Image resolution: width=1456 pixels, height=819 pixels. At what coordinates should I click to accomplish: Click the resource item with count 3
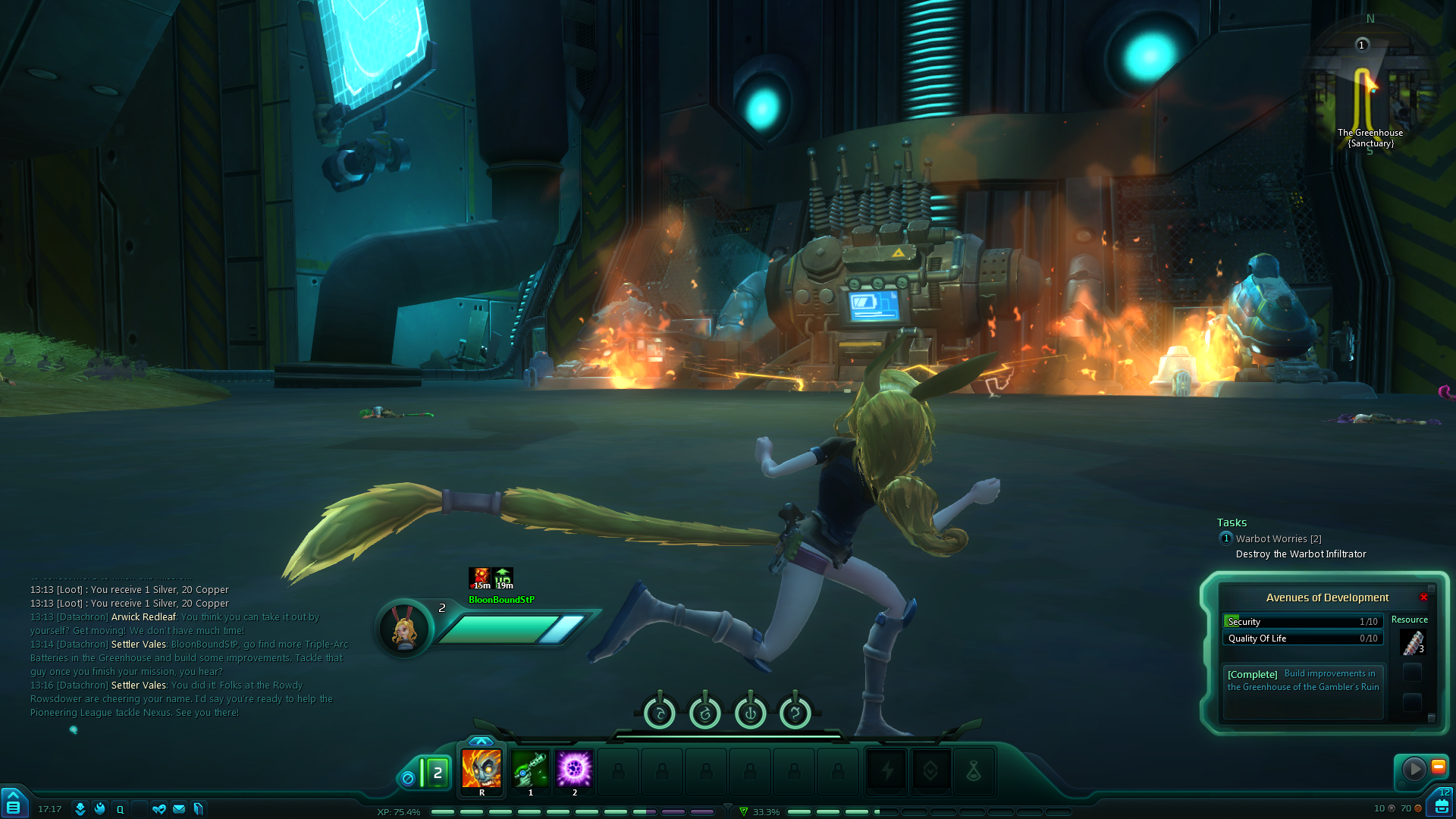click(x=1412, y=643)
